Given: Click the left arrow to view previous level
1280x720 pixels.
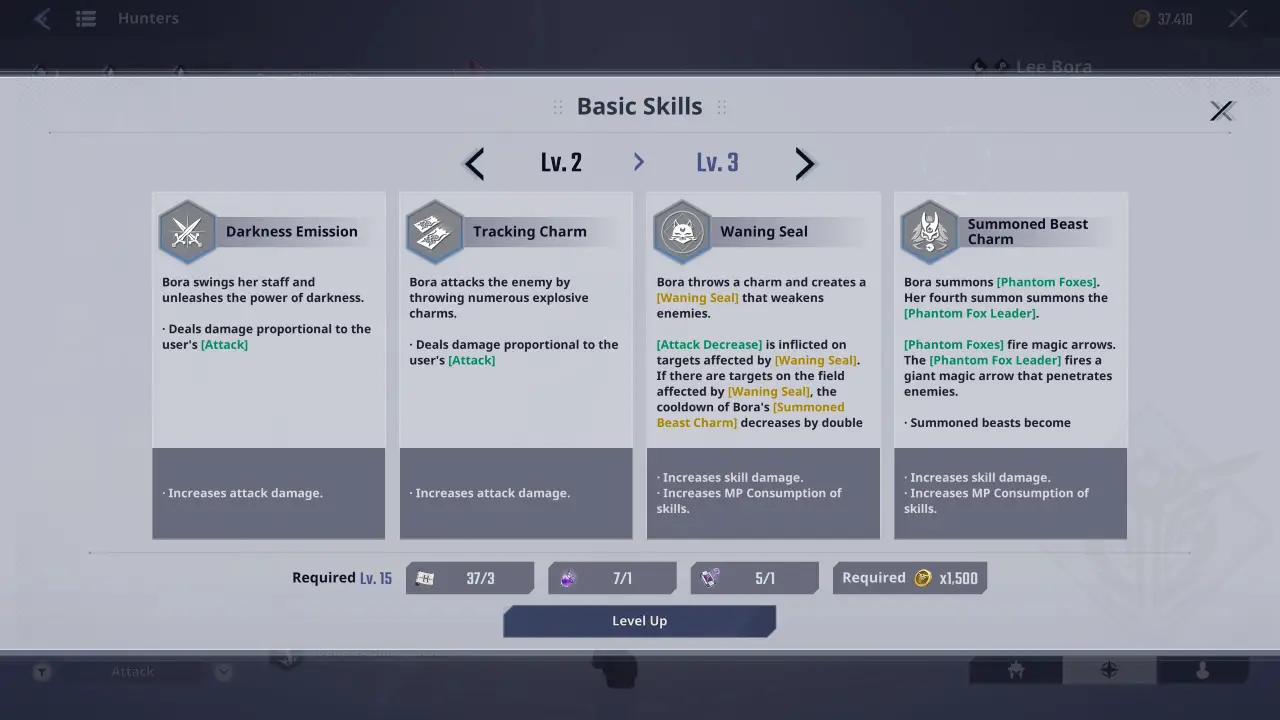Looking at the screenshot, I should click(473, 163).
